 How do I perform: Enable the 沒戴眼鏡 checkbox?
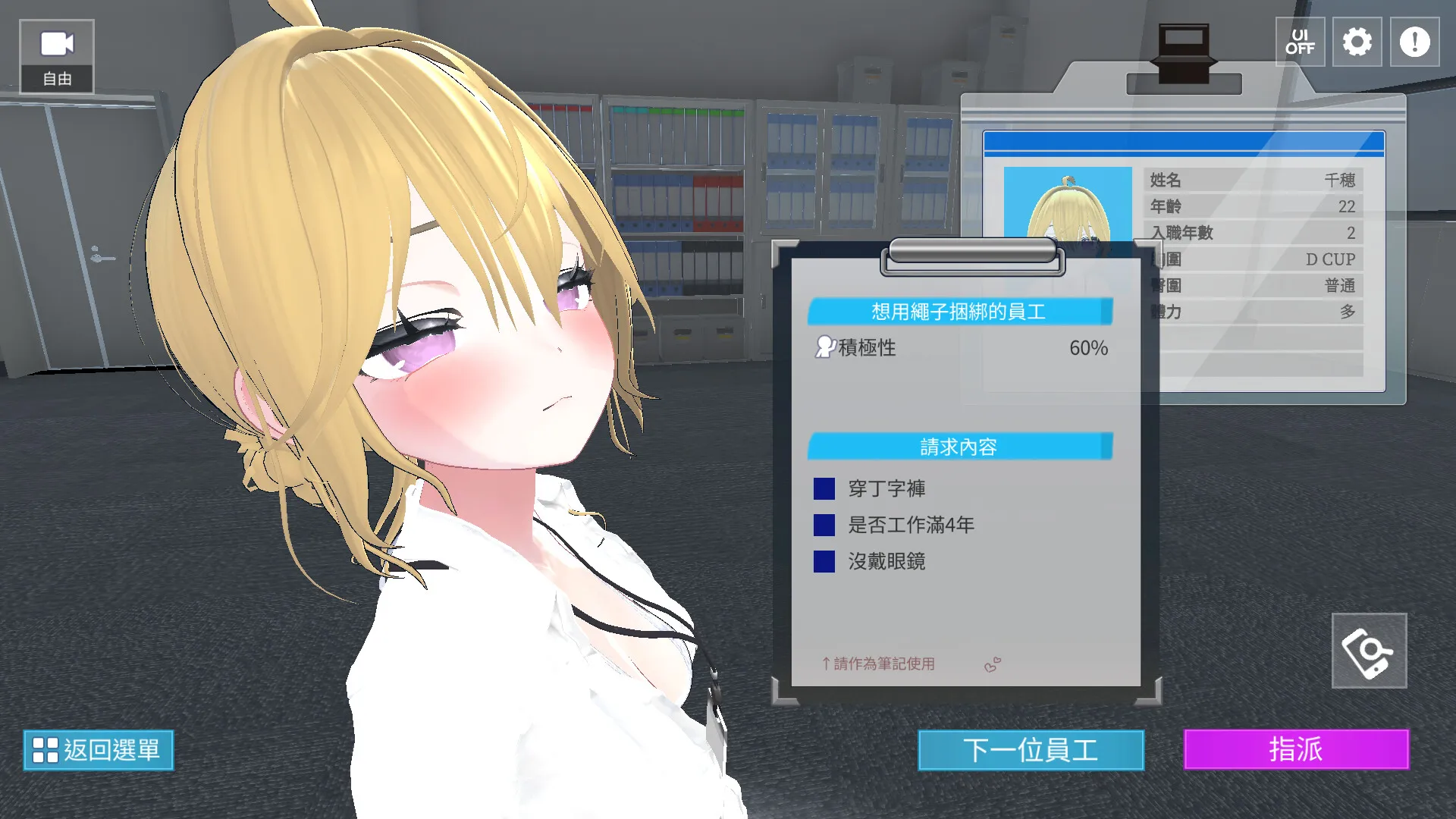824,562
